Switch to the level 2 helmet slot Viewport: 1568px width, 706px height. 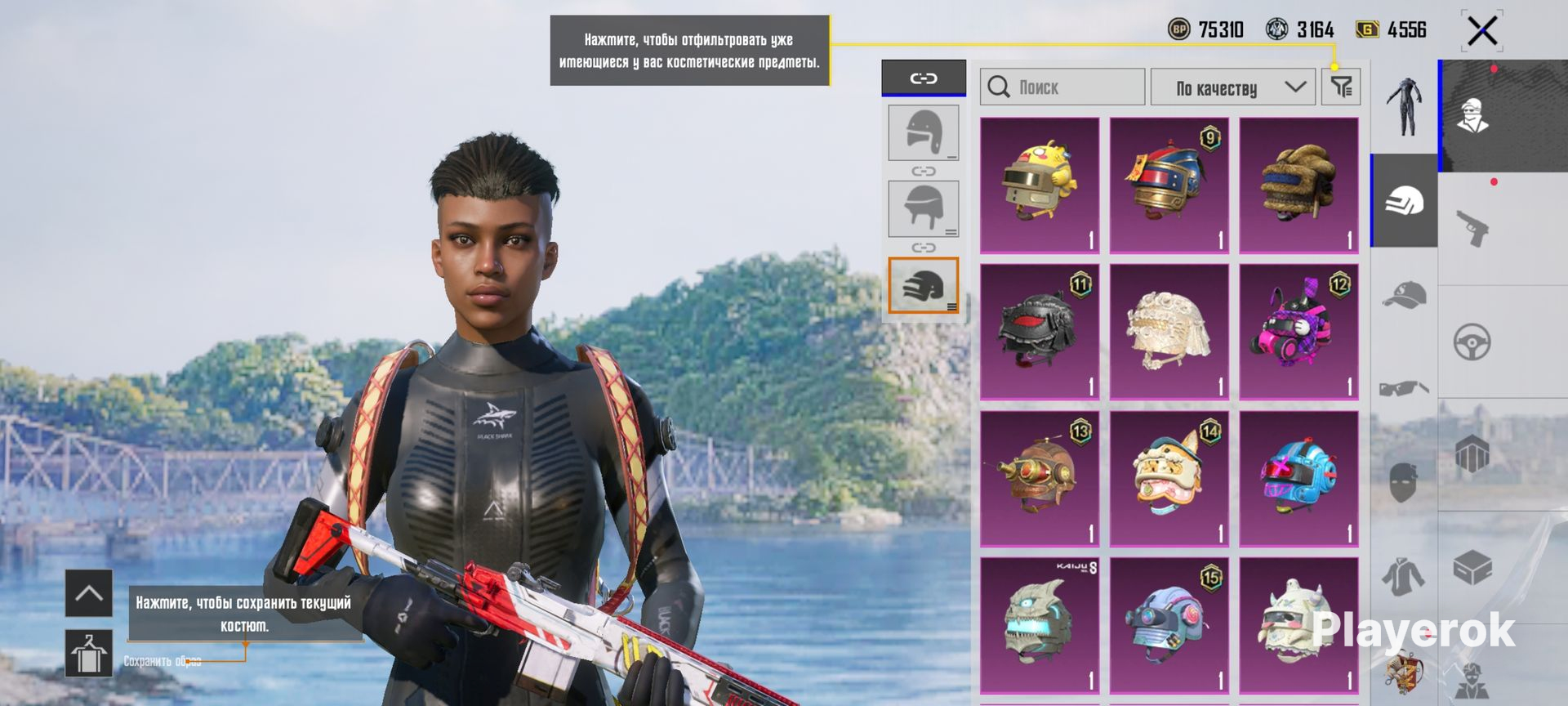coord(923,208)
